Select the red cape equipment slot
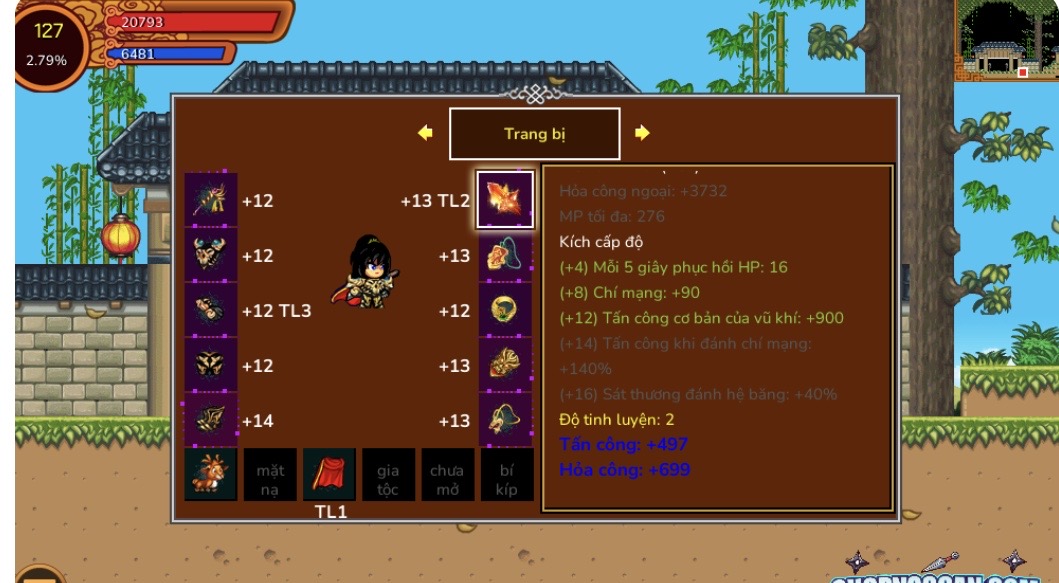 pos(329,474)
